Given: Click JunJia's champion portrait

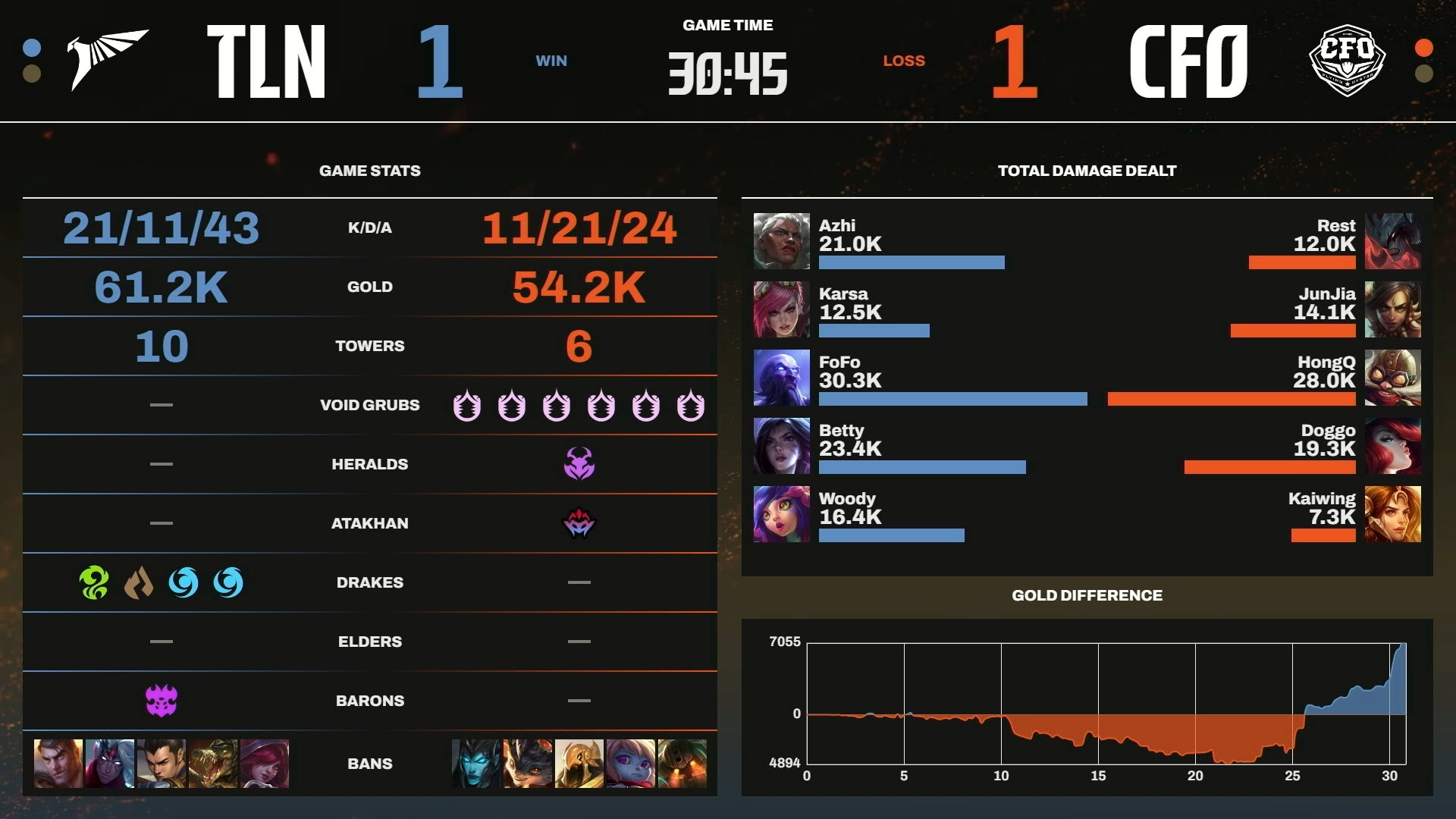Looking at the screenshot, I should [1392, 309].
